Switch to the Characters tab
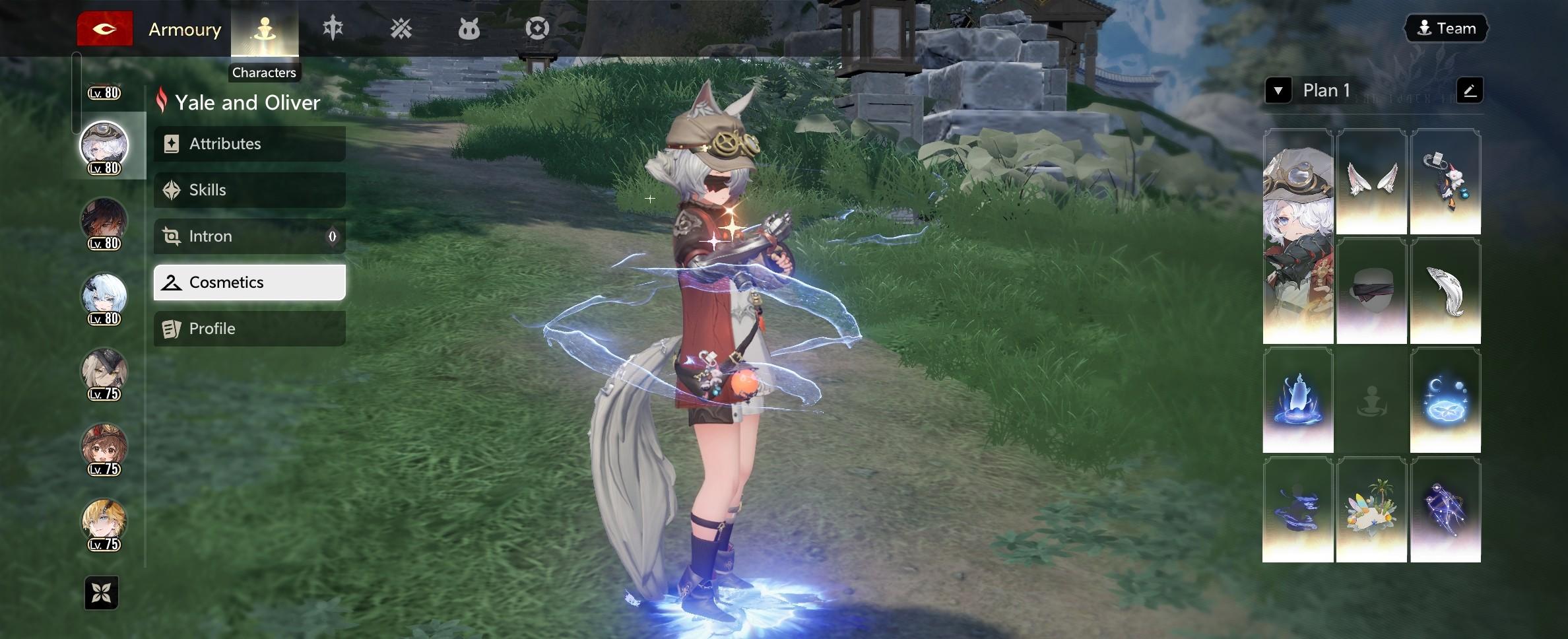Viewport: 1568px width, 639px height. point(265,29)
